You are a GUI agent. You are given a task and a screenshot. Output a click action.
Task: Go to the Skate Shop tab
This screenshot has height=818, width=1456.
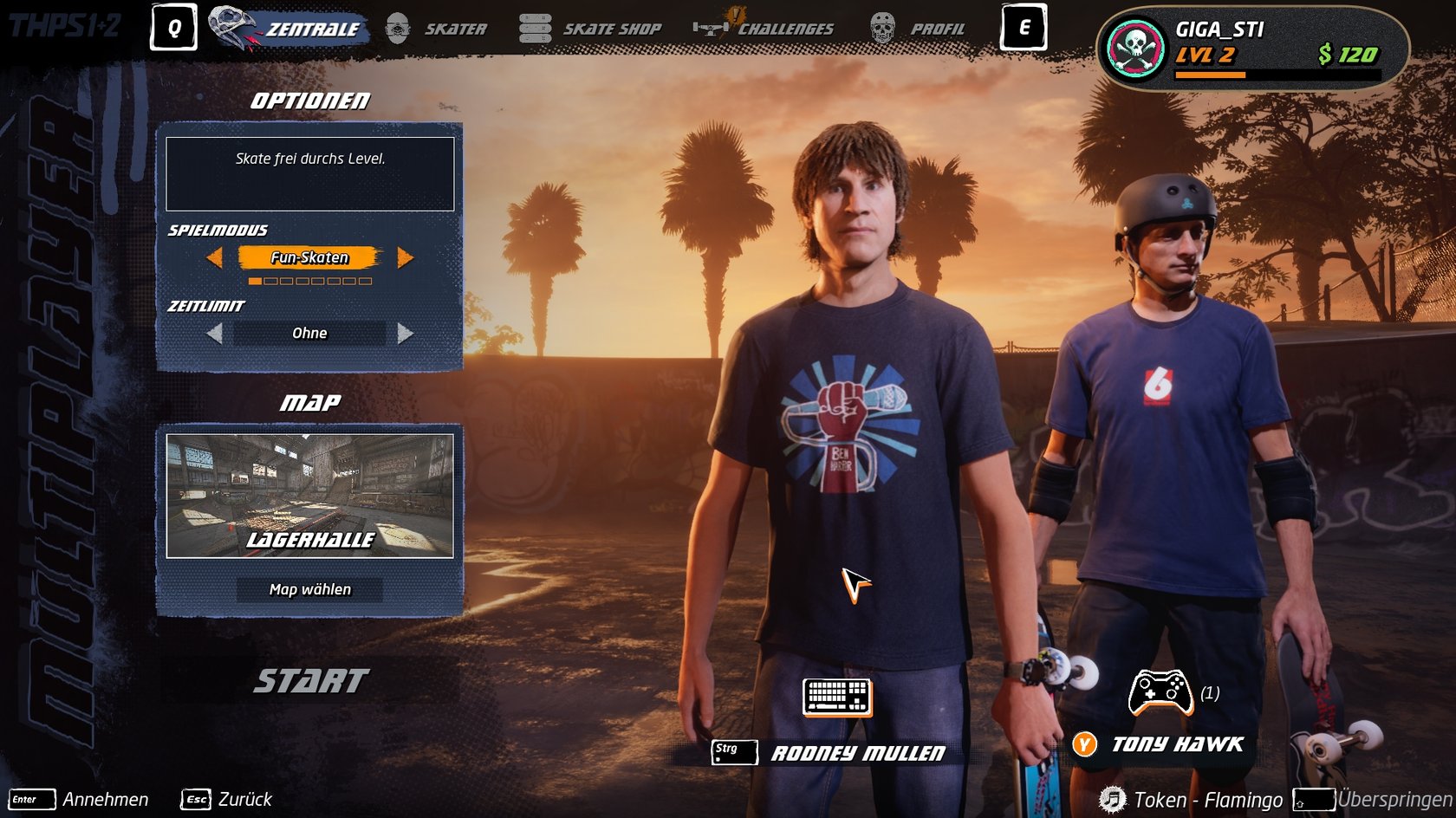[591, 29]
